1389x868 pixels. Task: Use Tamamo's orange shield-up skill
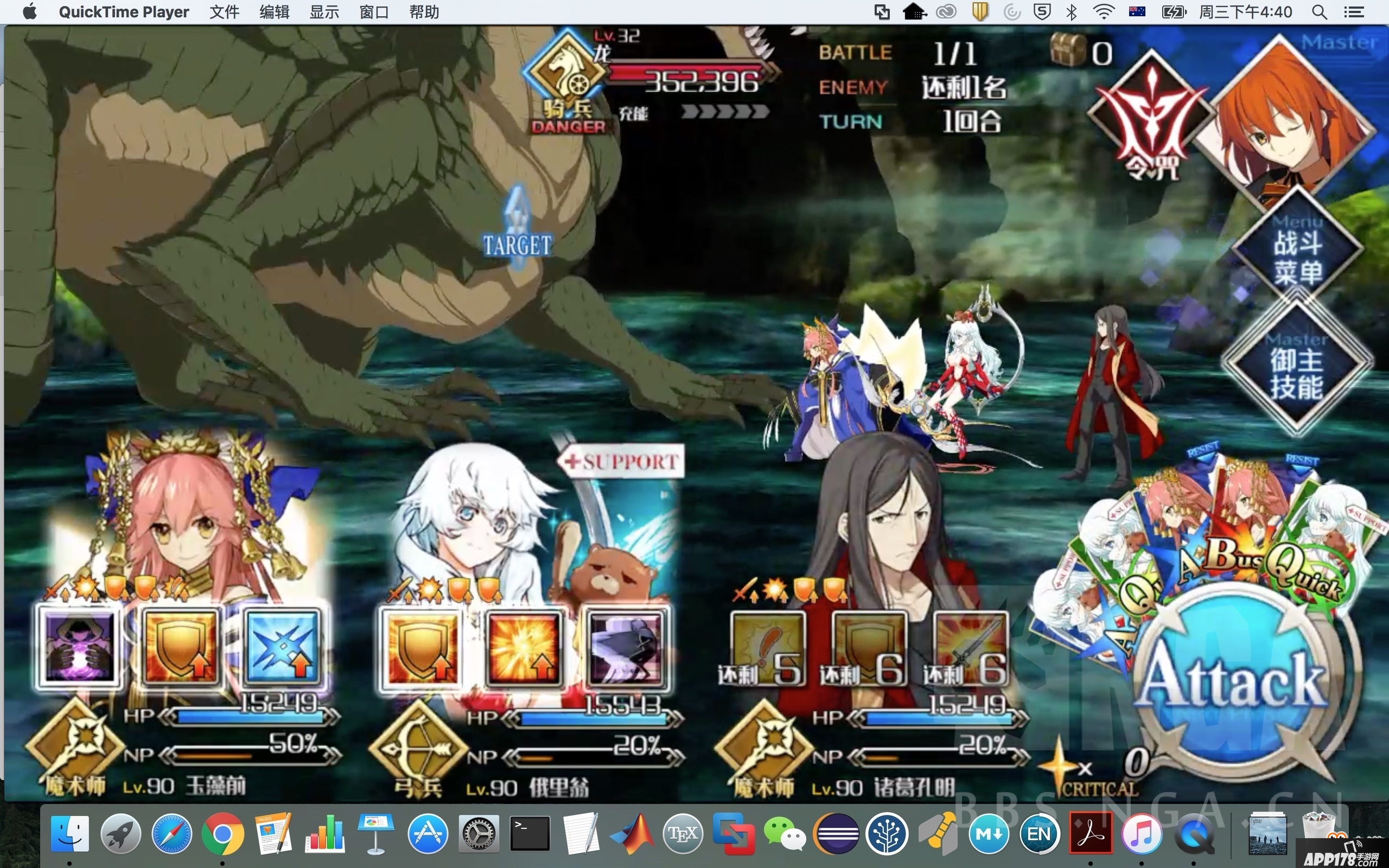coord(180,647)
